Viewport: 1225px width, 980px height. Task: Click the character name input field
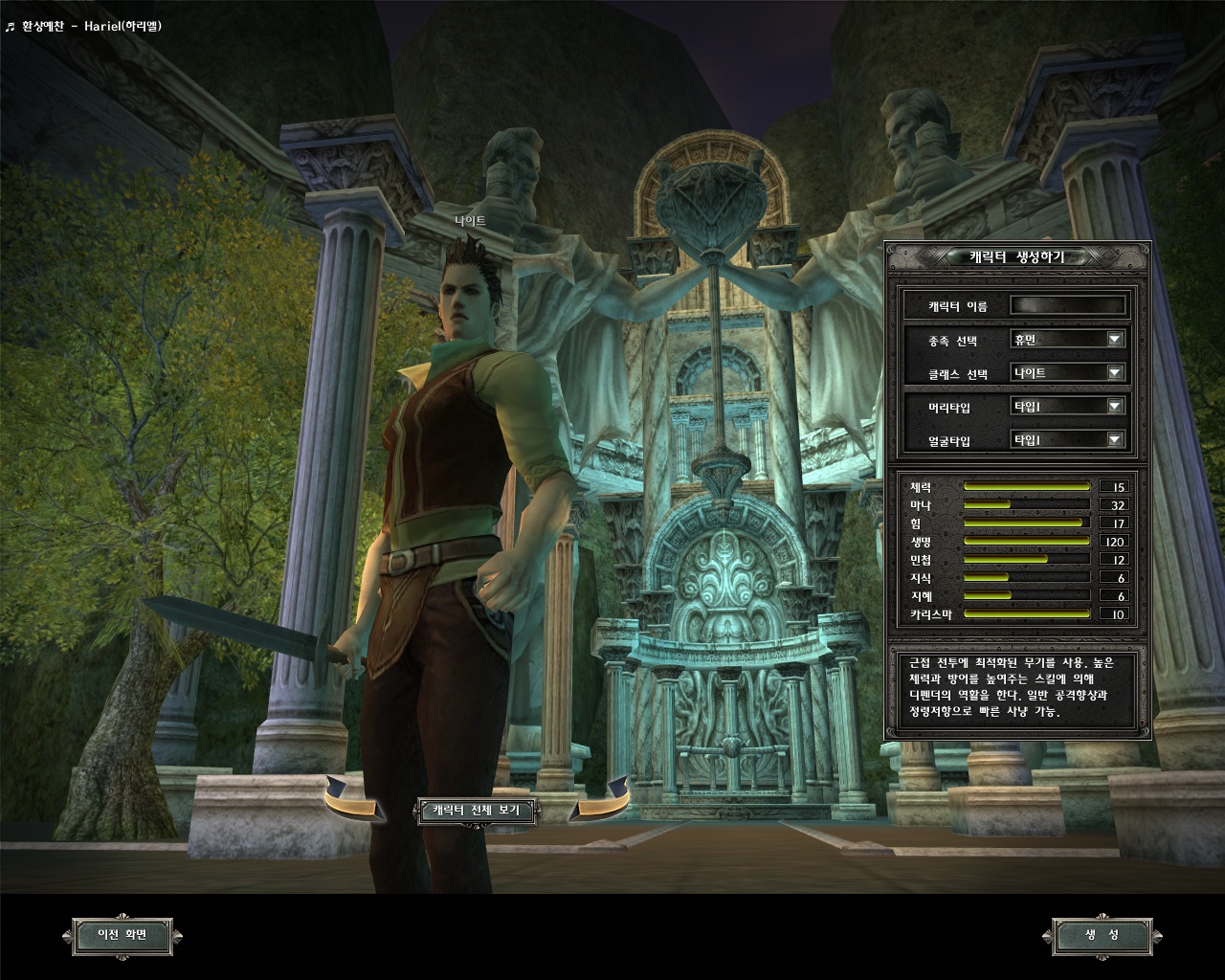coord(1068,306)
